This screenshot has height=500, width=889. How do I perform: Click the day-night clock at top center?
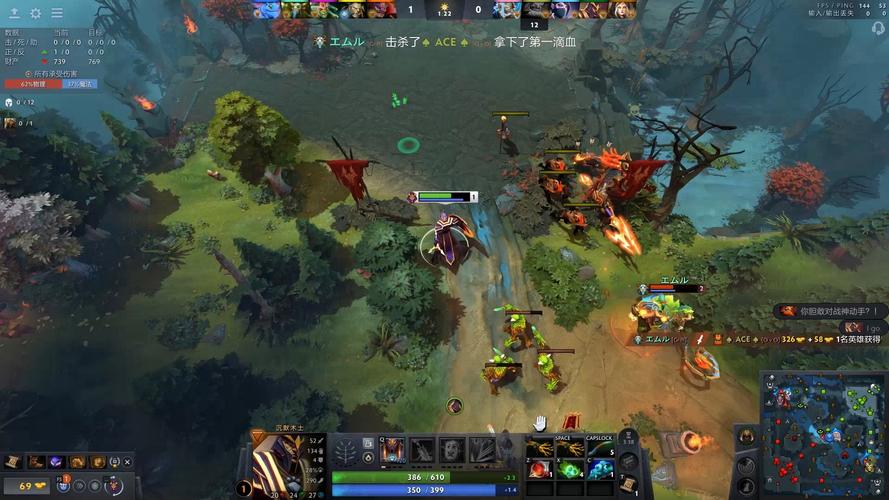point(444,9)
